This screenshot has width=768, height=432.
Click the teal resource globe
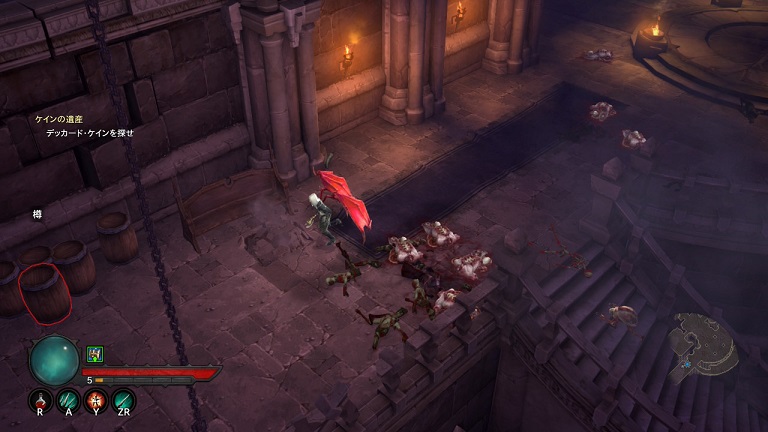[54, 360]
